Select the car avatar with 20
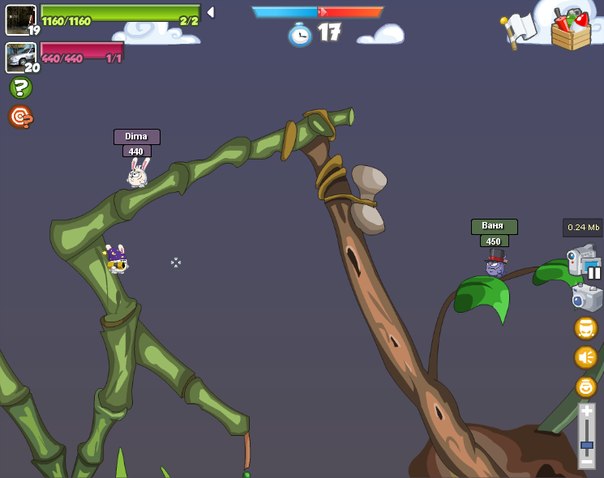 tap(20, 57)
